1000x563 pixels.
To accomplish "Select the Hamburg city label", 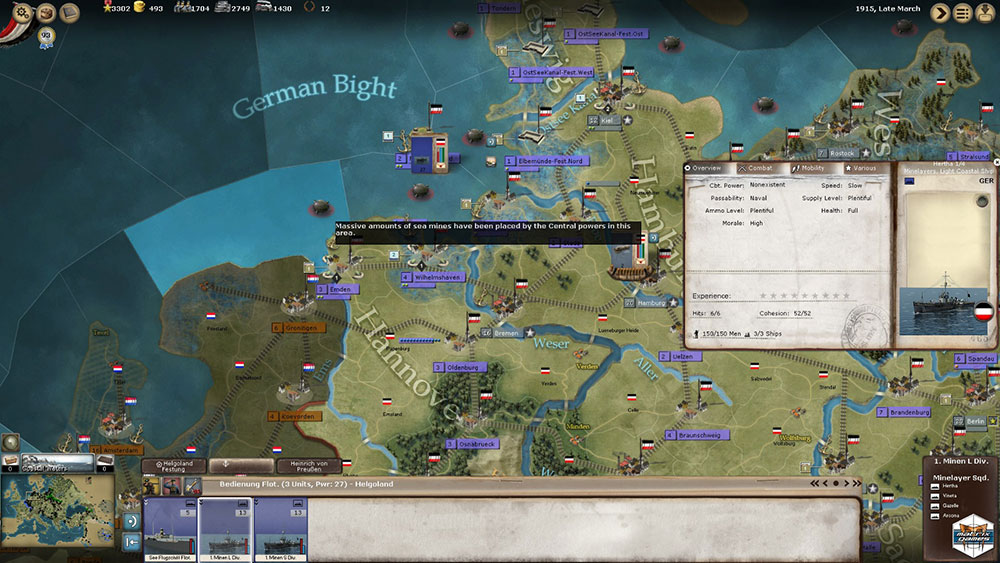I will click(652, 301).
